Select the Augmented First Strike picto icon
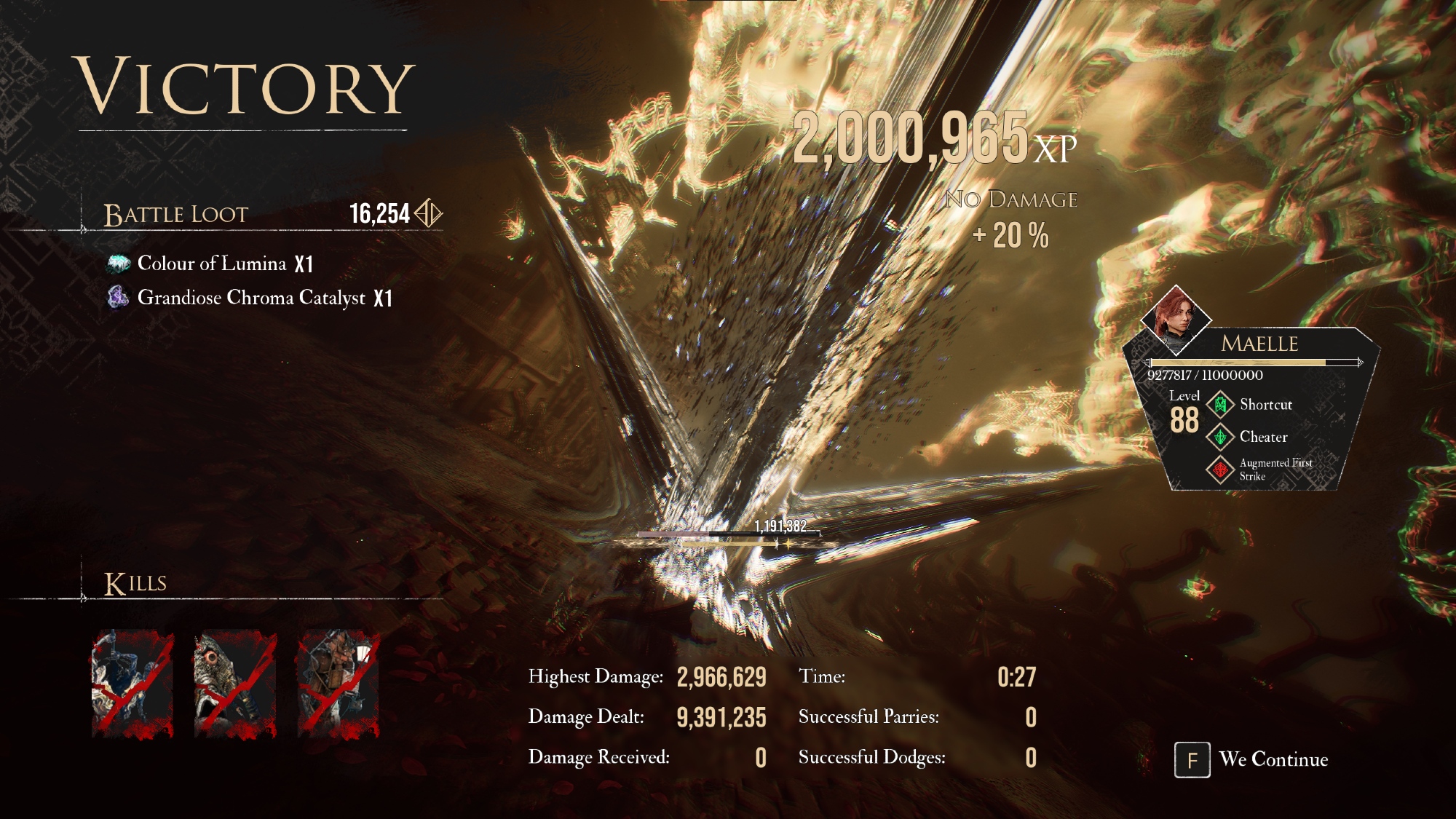 point(1221,470)
